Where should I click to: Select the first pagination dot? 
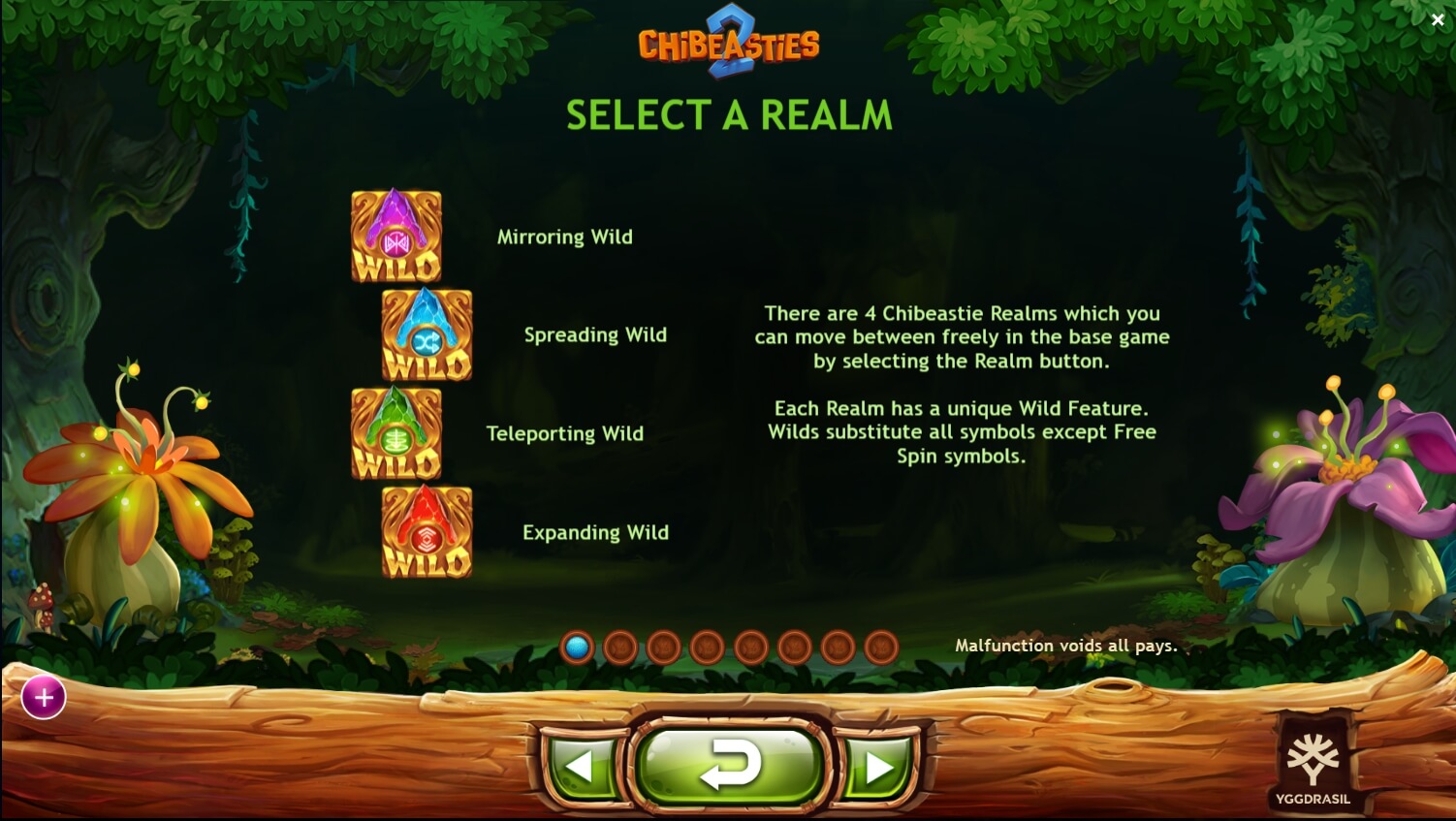pos(577,647)
